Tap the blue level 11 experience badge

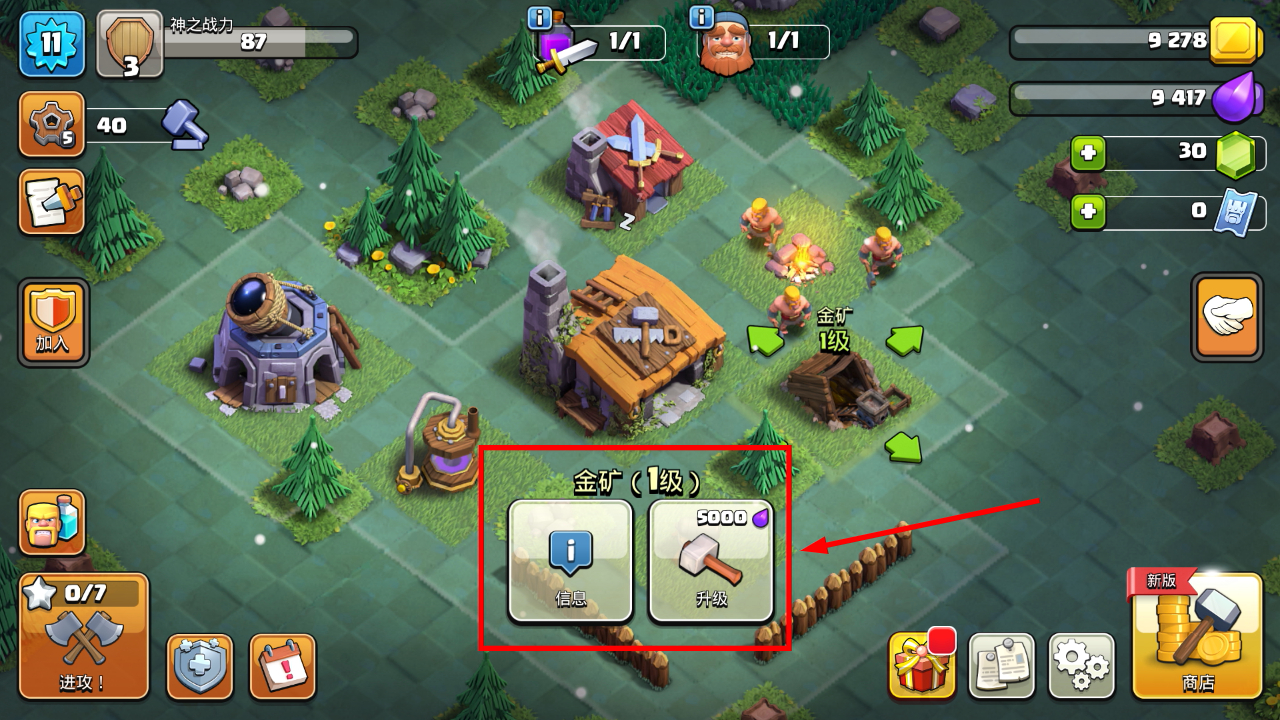pyautogui.click(x=51, y=44)
